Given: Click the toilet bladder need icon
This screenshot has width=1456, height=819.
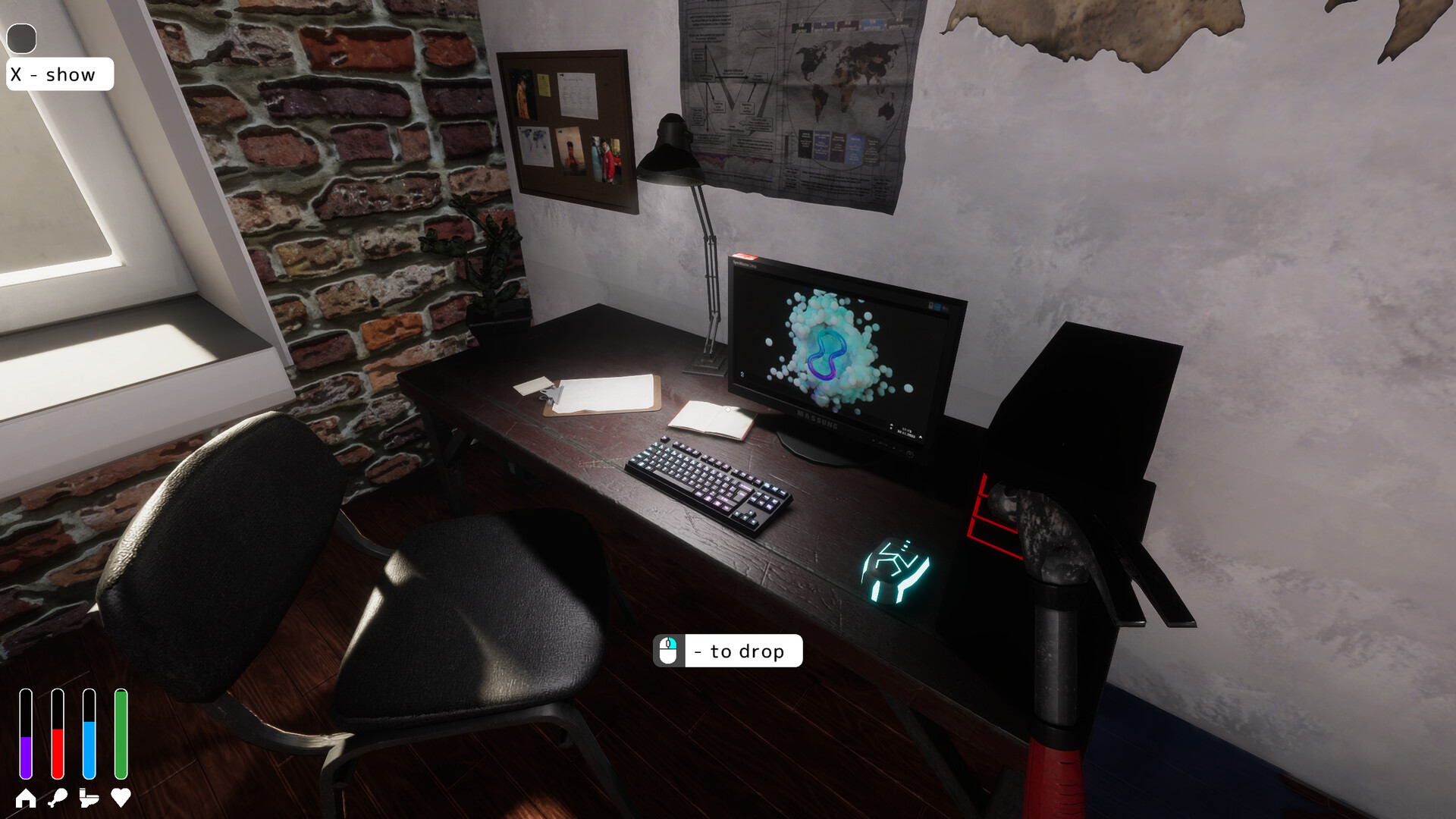Looking at the screenshot, I should [89, 797].
